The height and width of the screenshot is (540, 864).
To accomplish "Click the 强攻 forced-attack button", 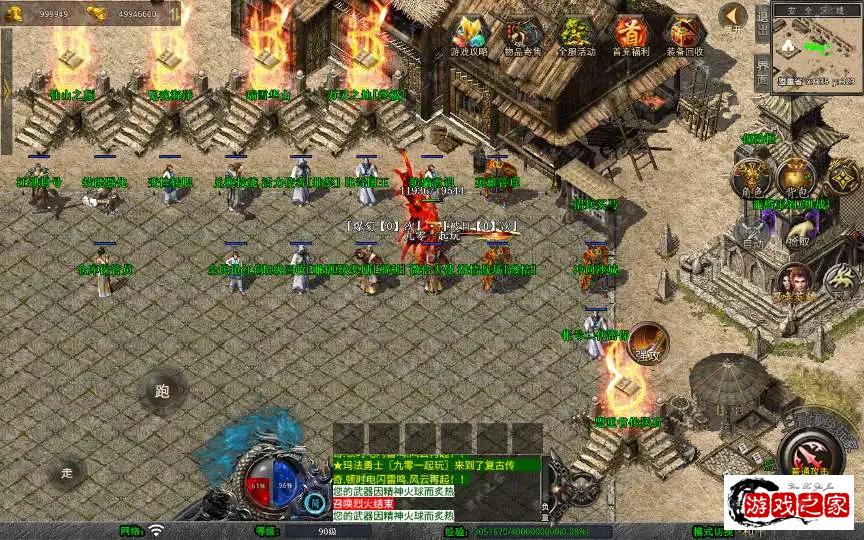I will 648,343.
